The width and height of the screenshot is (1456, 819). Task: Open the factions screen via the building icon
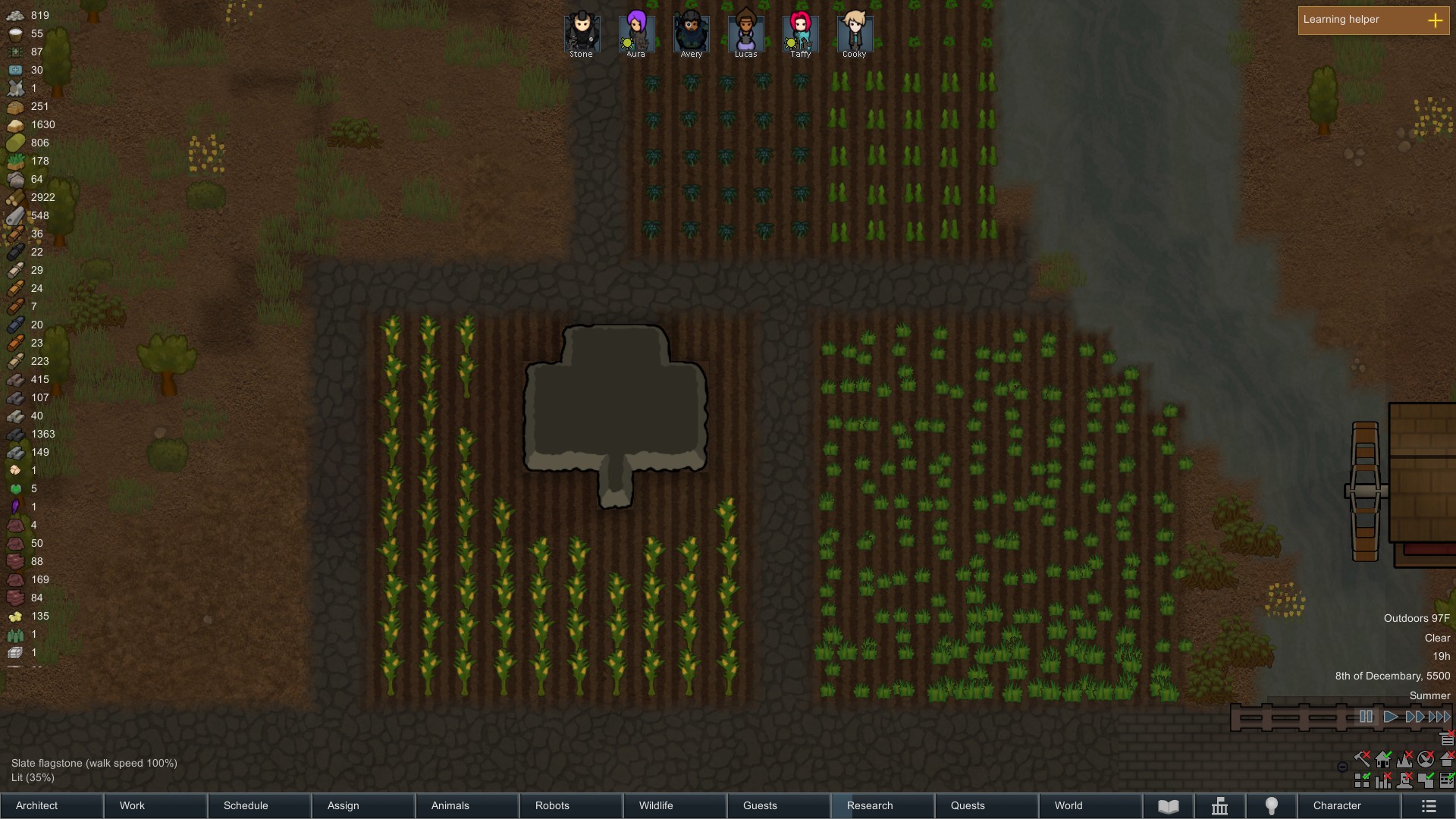point(1219,806)
